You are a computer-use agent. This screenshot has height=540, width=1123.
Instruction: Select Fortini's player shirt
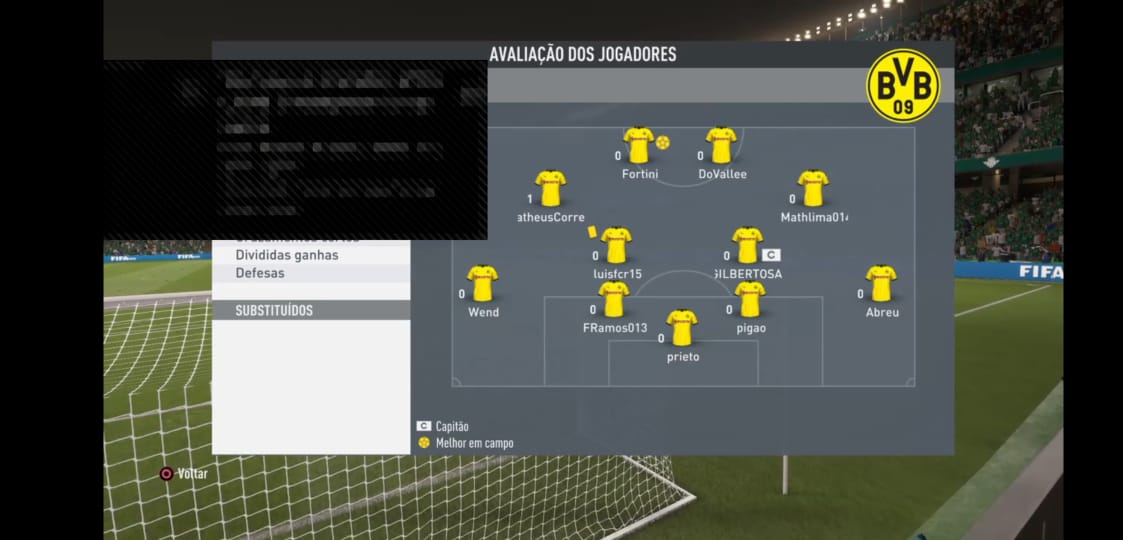tap(638, 145)
